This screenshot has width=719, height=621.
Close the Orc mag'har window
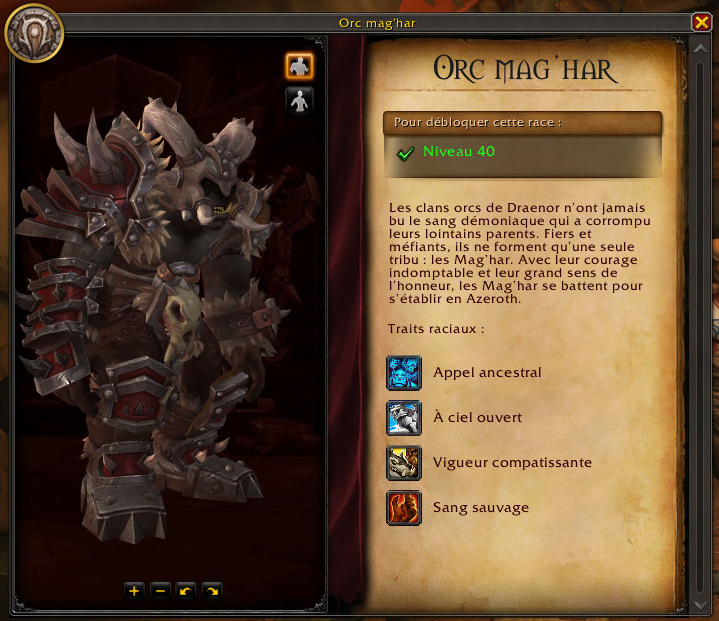click(701, 22)
